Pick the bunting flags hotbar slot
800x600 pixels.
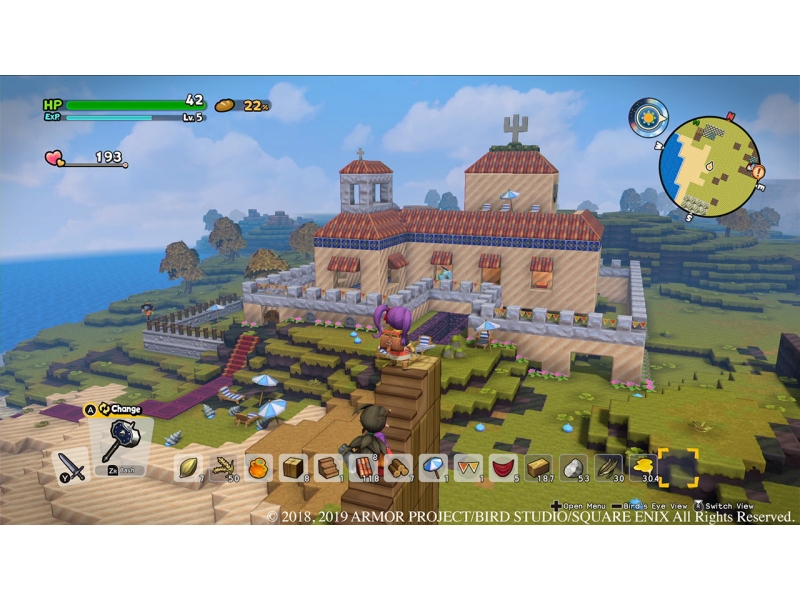click(x=468, y=467)
